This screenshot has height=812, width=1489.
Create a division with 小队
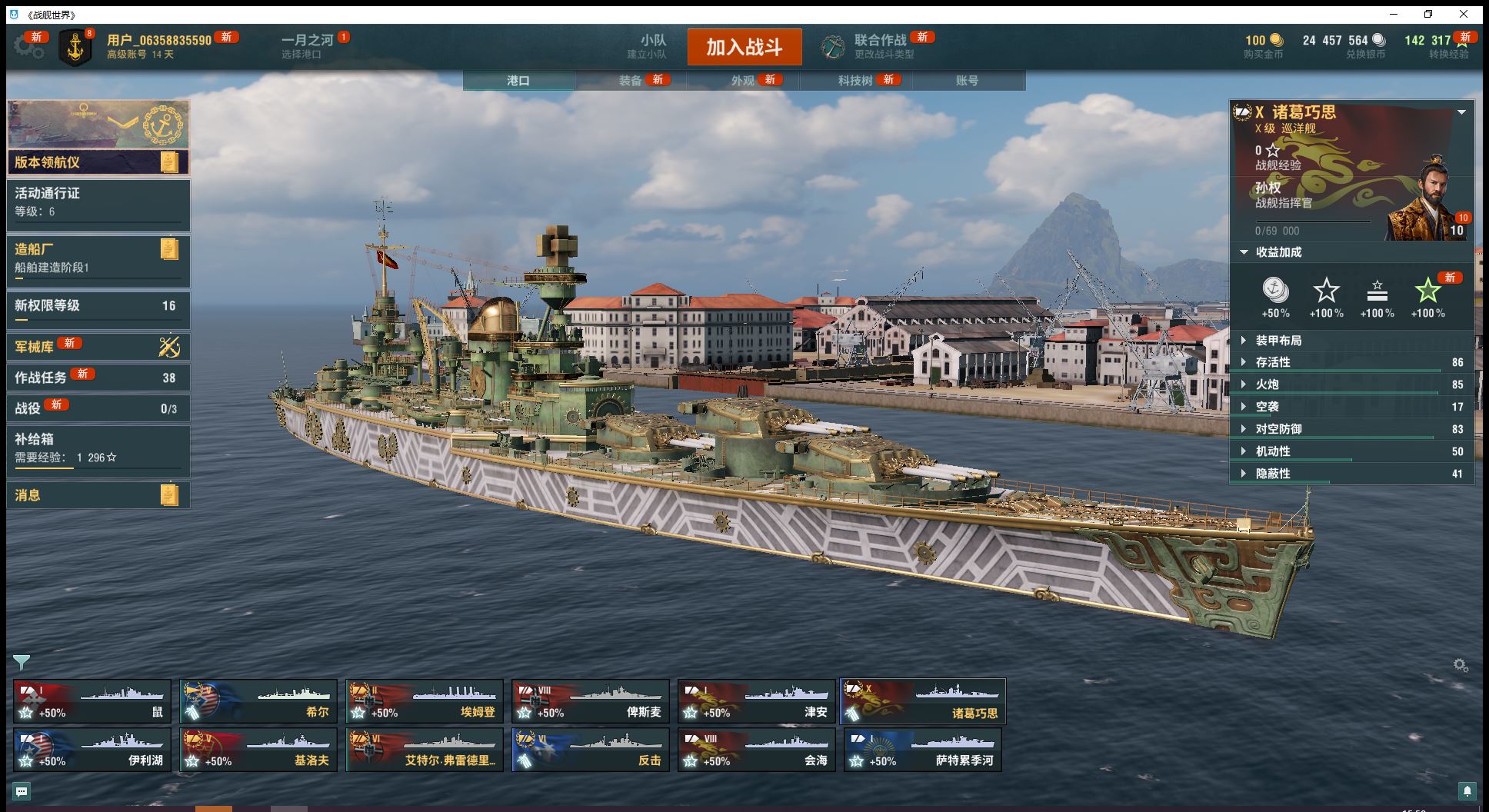pyautogui.click(x=652, y=46)
